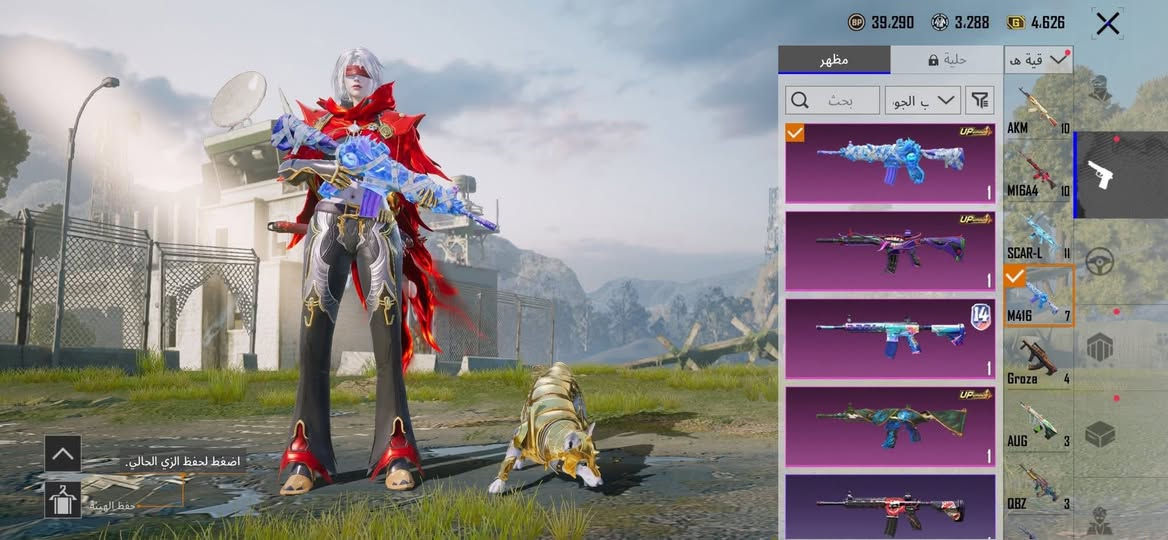Expand the weapon category dropdown above AKM
Viewport: 1168px width, 540px height.
pyautogui.click(x=1038, y=60)
